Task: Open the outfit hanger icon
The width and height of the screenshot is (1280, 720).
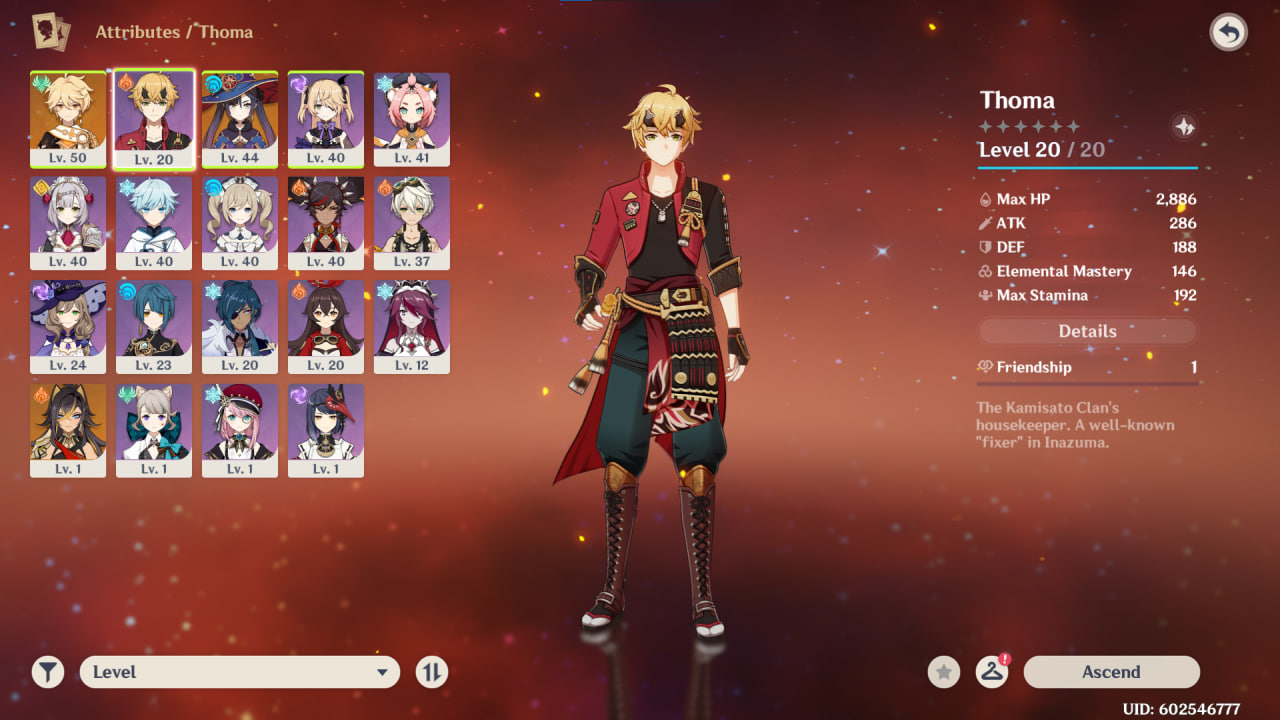Action: pyautogui.click(x=991, y=672)
